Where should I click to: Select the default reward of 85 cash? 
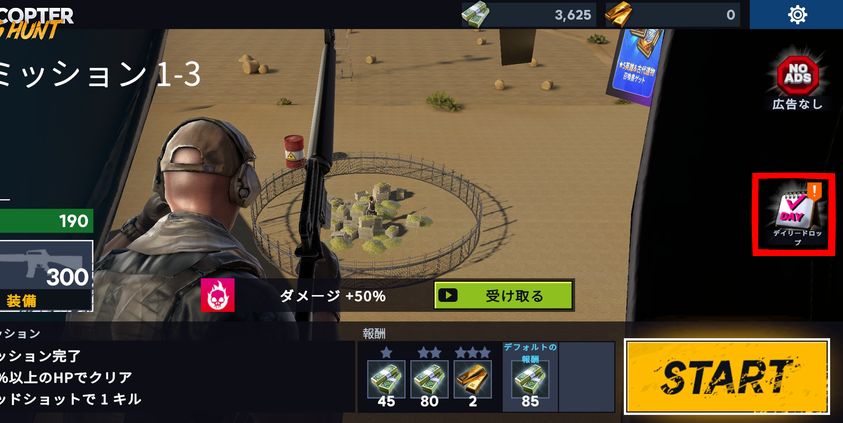pyautogui.click(x=529, y=381)
